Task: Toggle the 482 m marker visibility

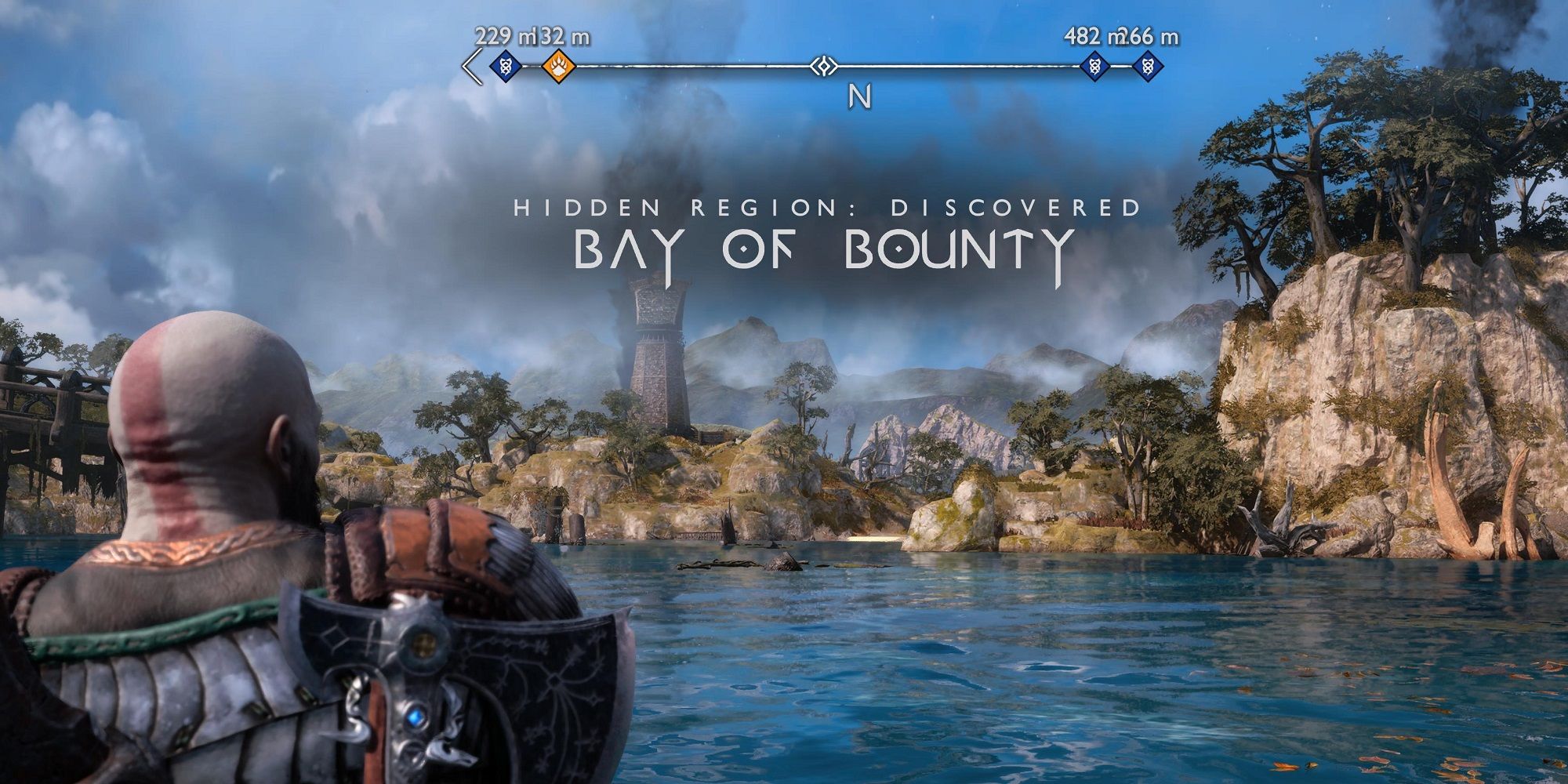Action: pos(1094,67)
